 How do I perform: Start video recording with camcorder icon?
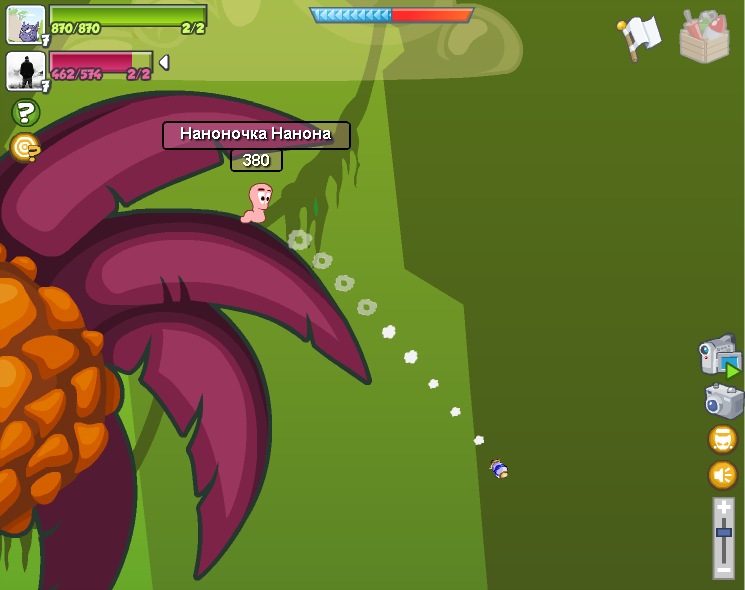719,357
